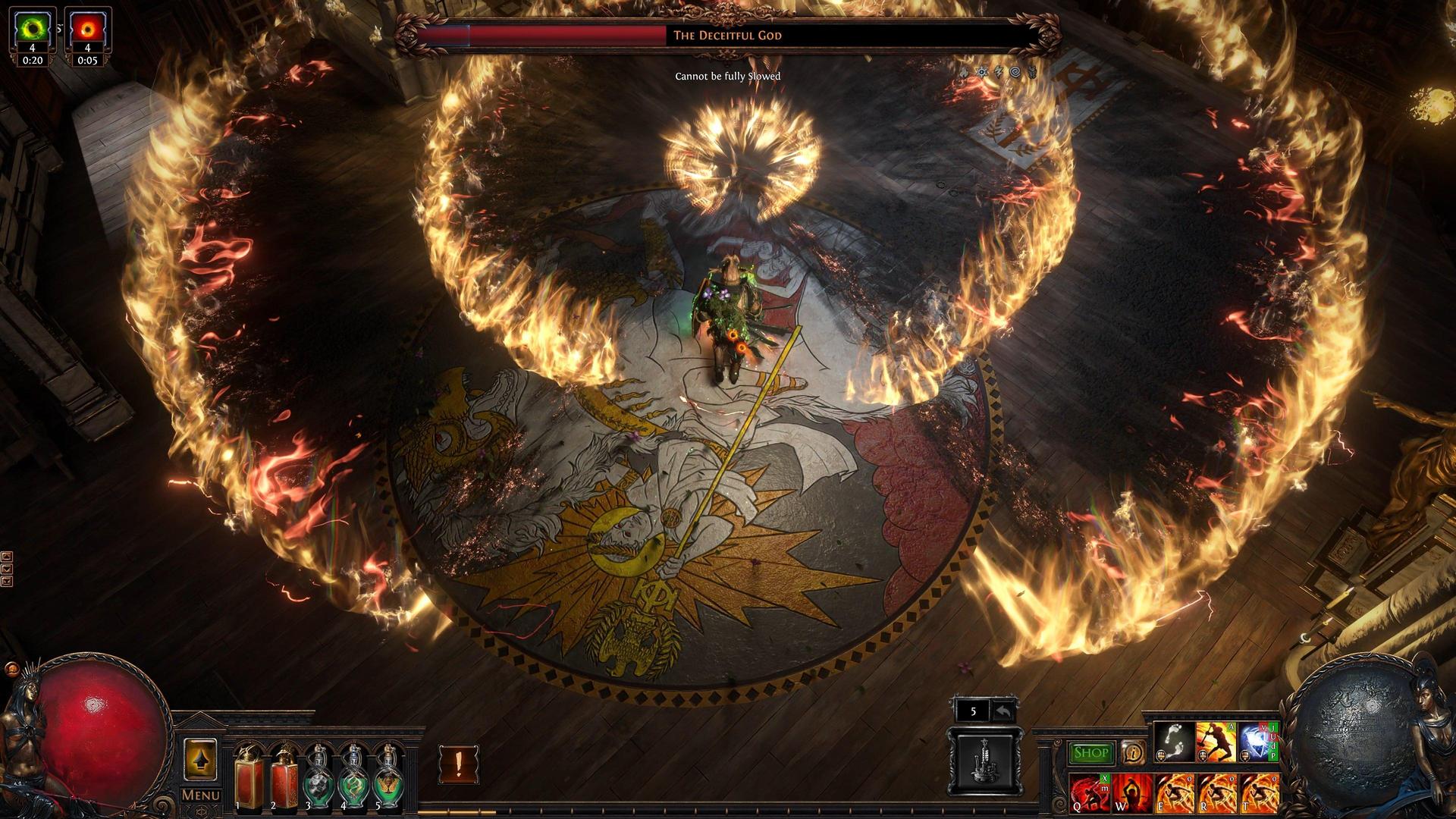Use the winged-emblem flask in slot 5

388,776
